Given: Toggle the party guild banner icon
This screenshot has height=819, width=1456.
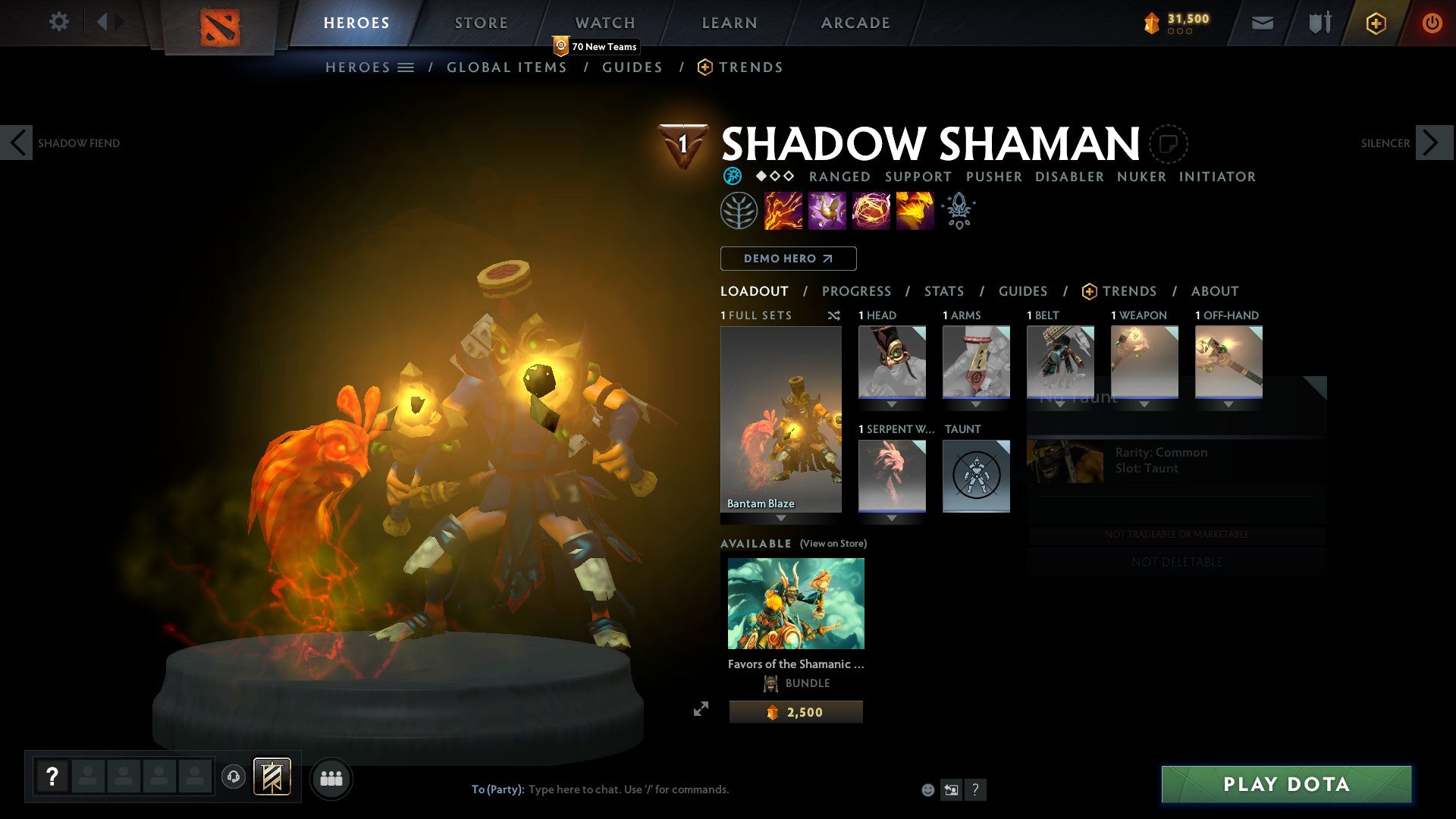Looking at the screenshot, I should [x=274, y=778].
